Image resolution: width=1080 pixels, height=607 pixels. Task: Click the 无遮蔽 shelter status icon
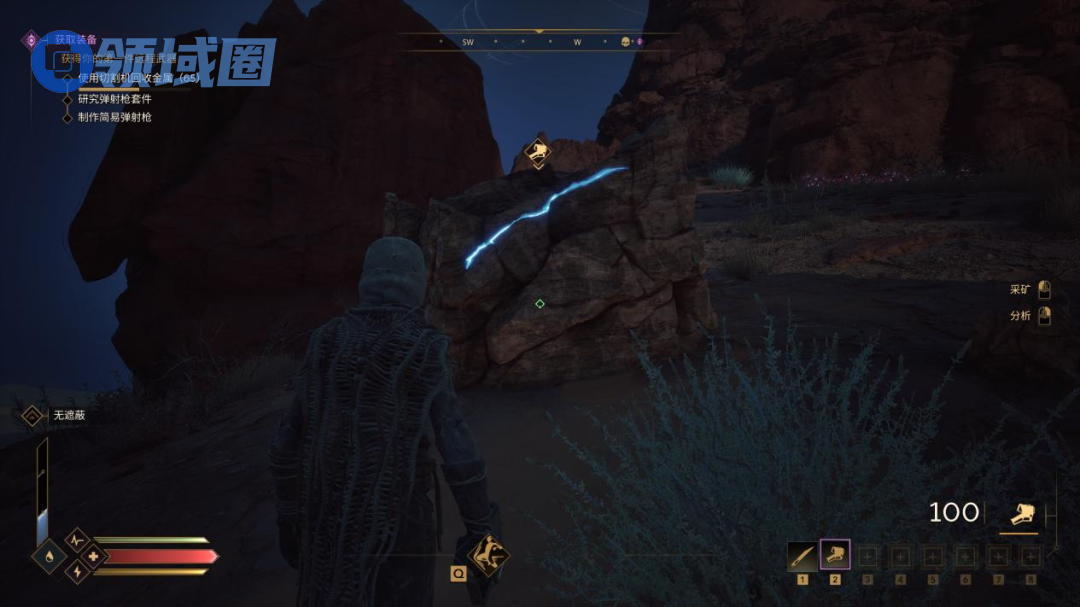coord(33,415)
